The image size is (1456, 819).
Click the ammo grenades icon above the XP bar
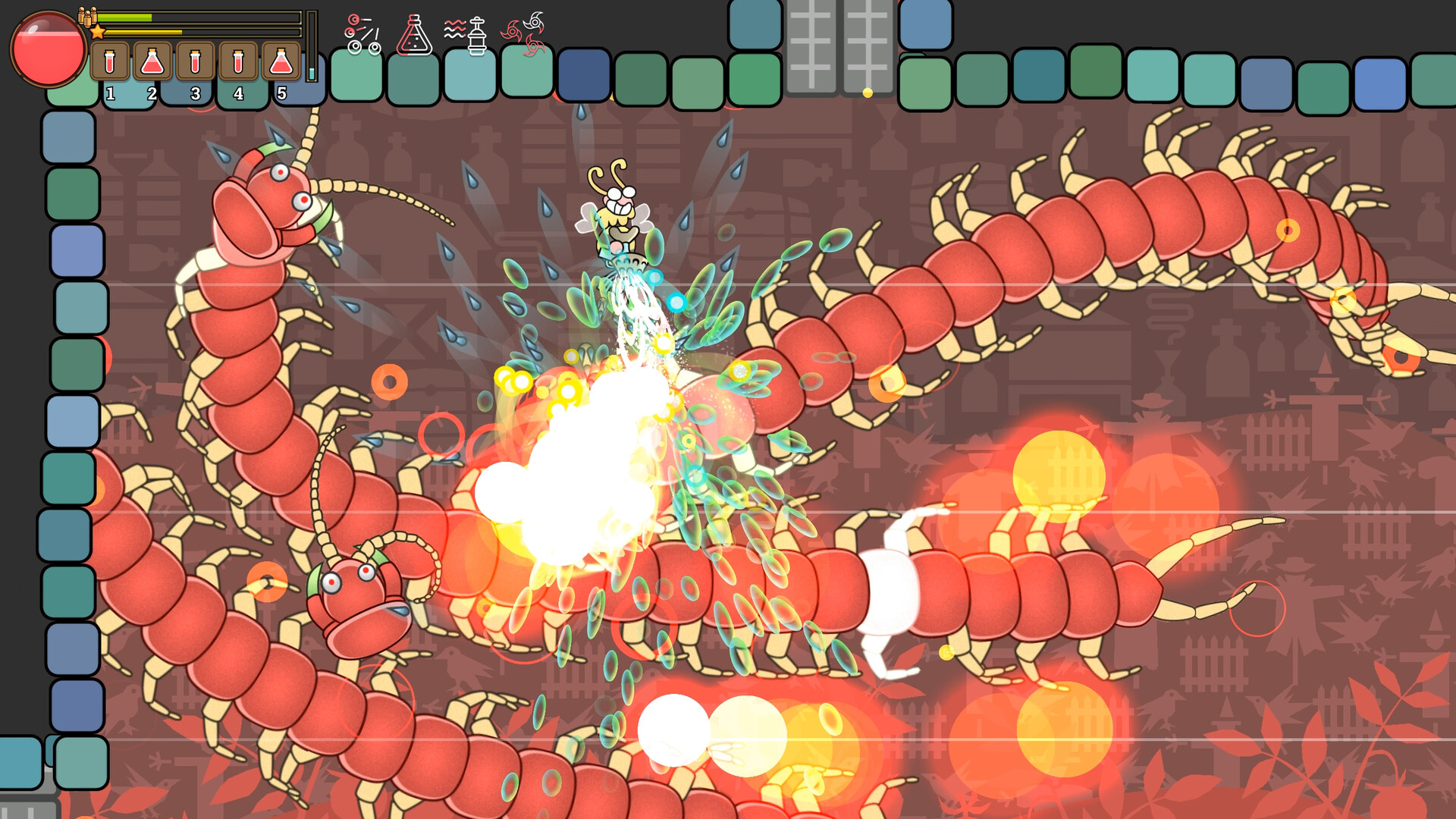click(x=88, y=18)
